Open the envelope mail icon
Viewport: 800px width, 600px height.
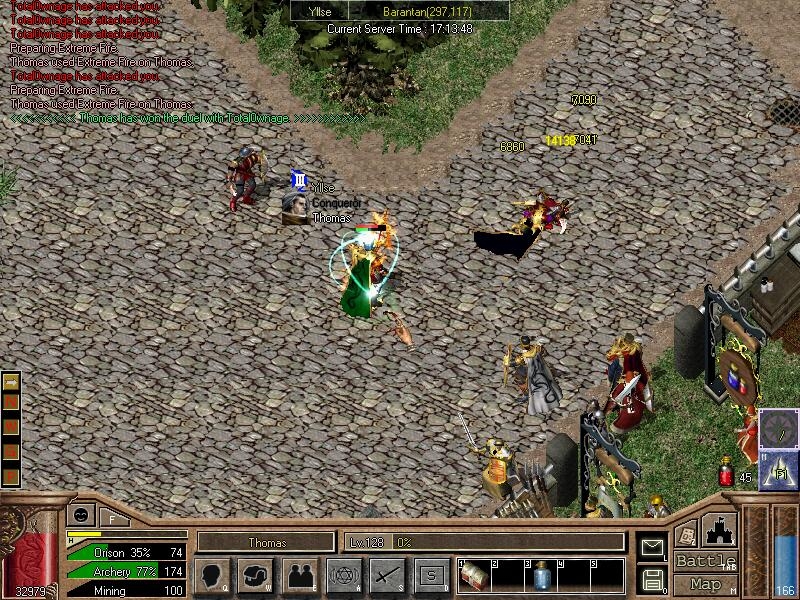[x=651, y=547]
